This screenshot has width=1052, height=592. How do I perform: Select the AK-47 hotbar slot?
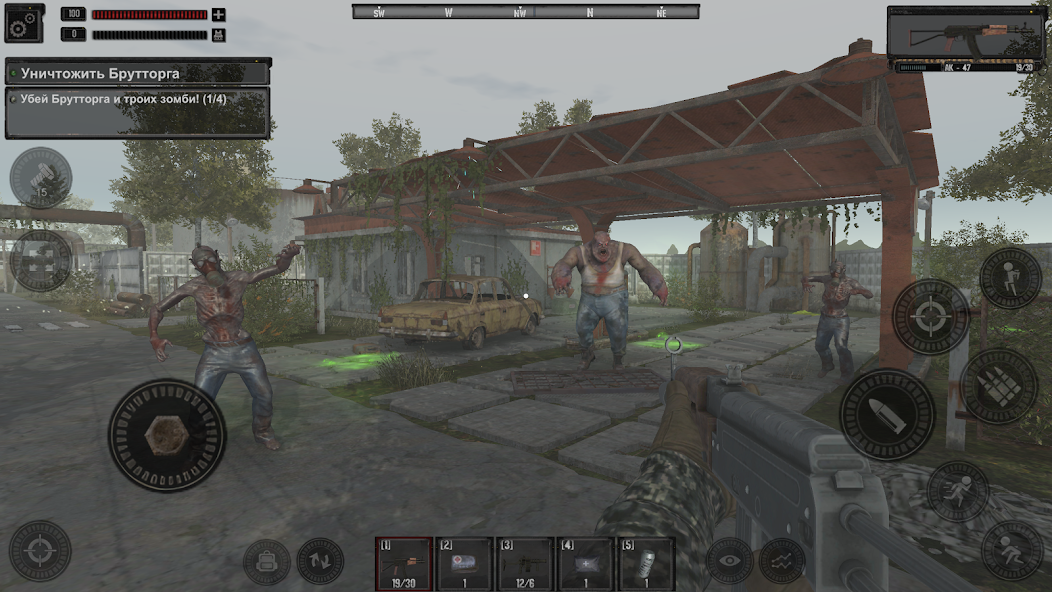coord(404,563)
